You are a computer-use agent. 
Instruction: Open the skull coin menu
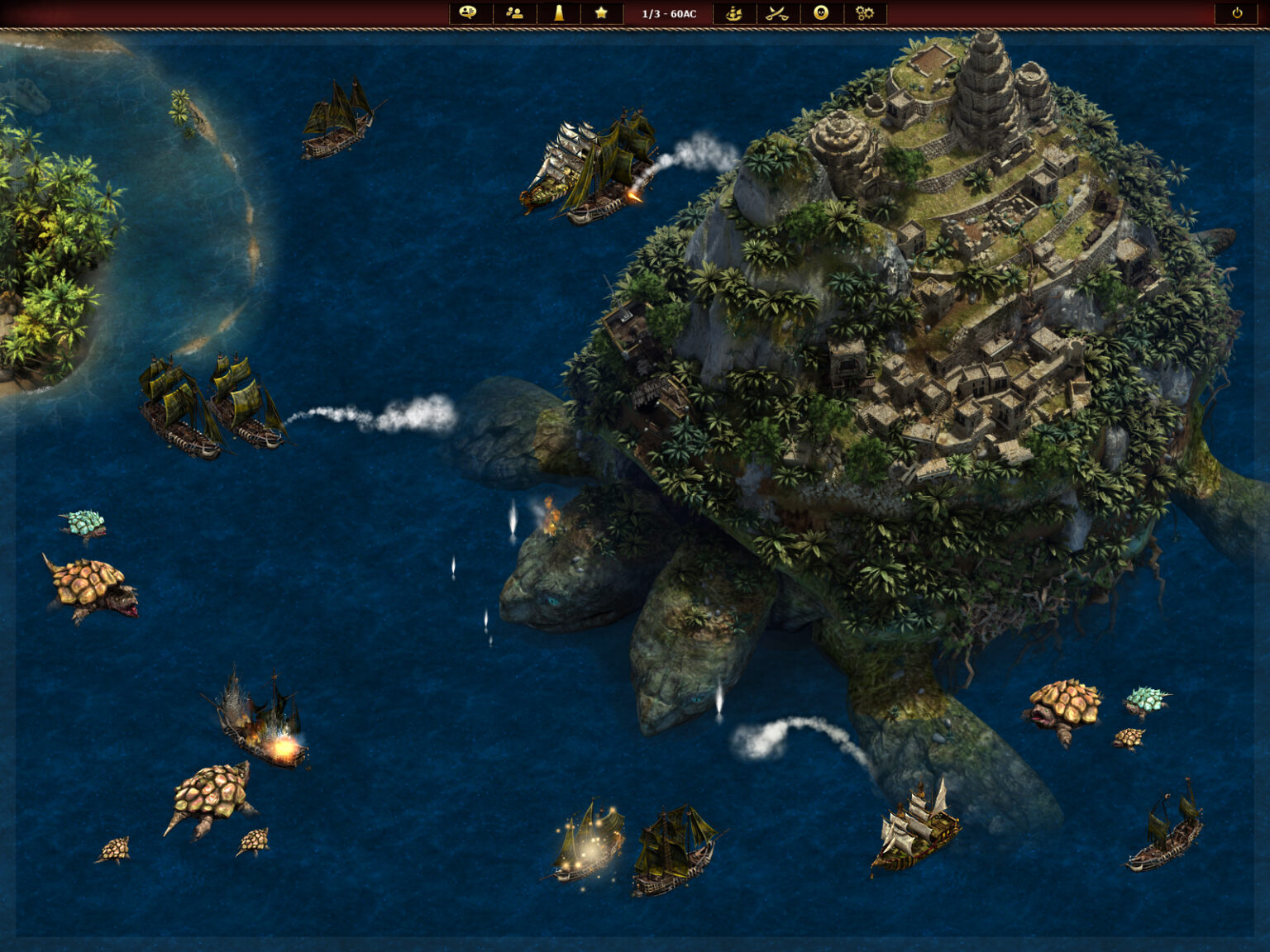pos(824,13)
